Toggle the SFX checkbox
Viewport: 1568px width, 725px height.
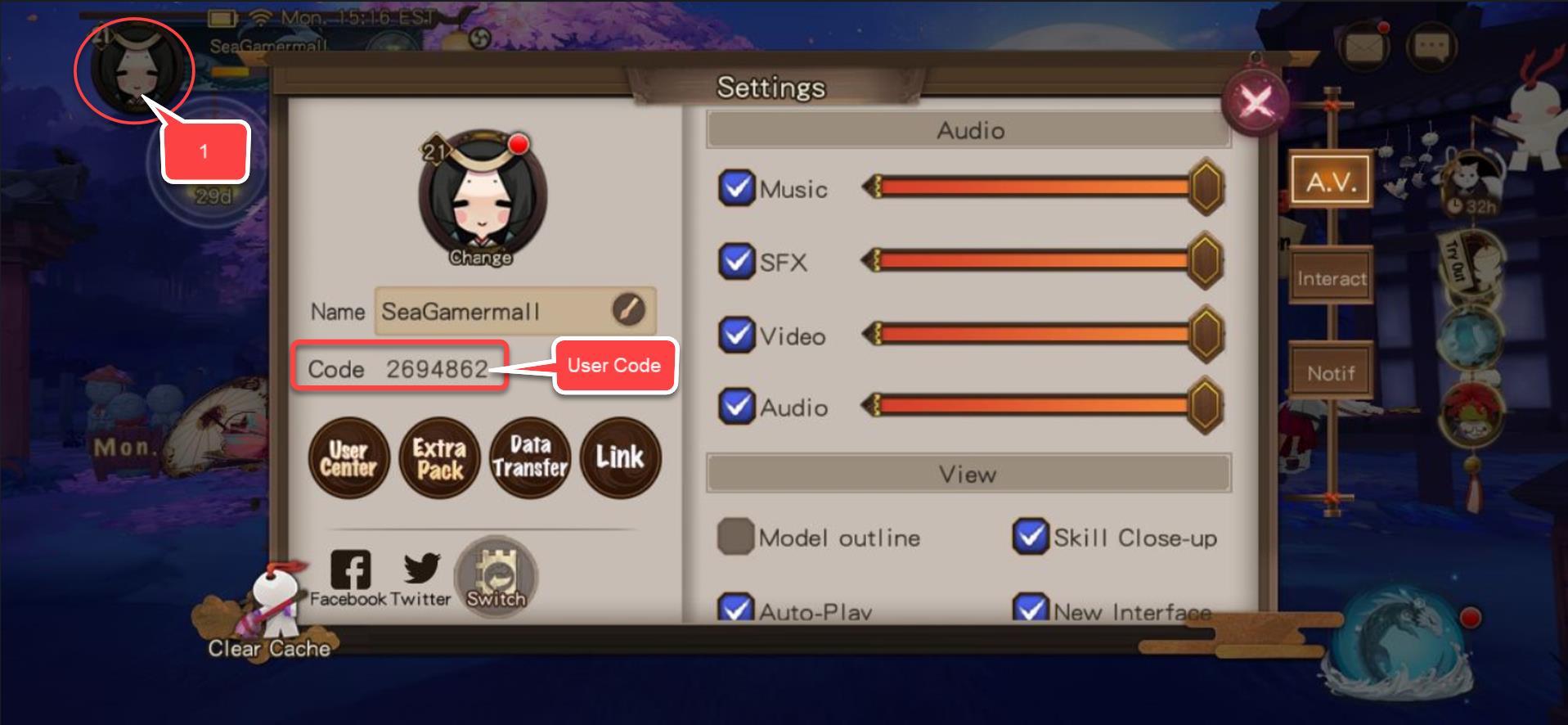tap(736, 262)
